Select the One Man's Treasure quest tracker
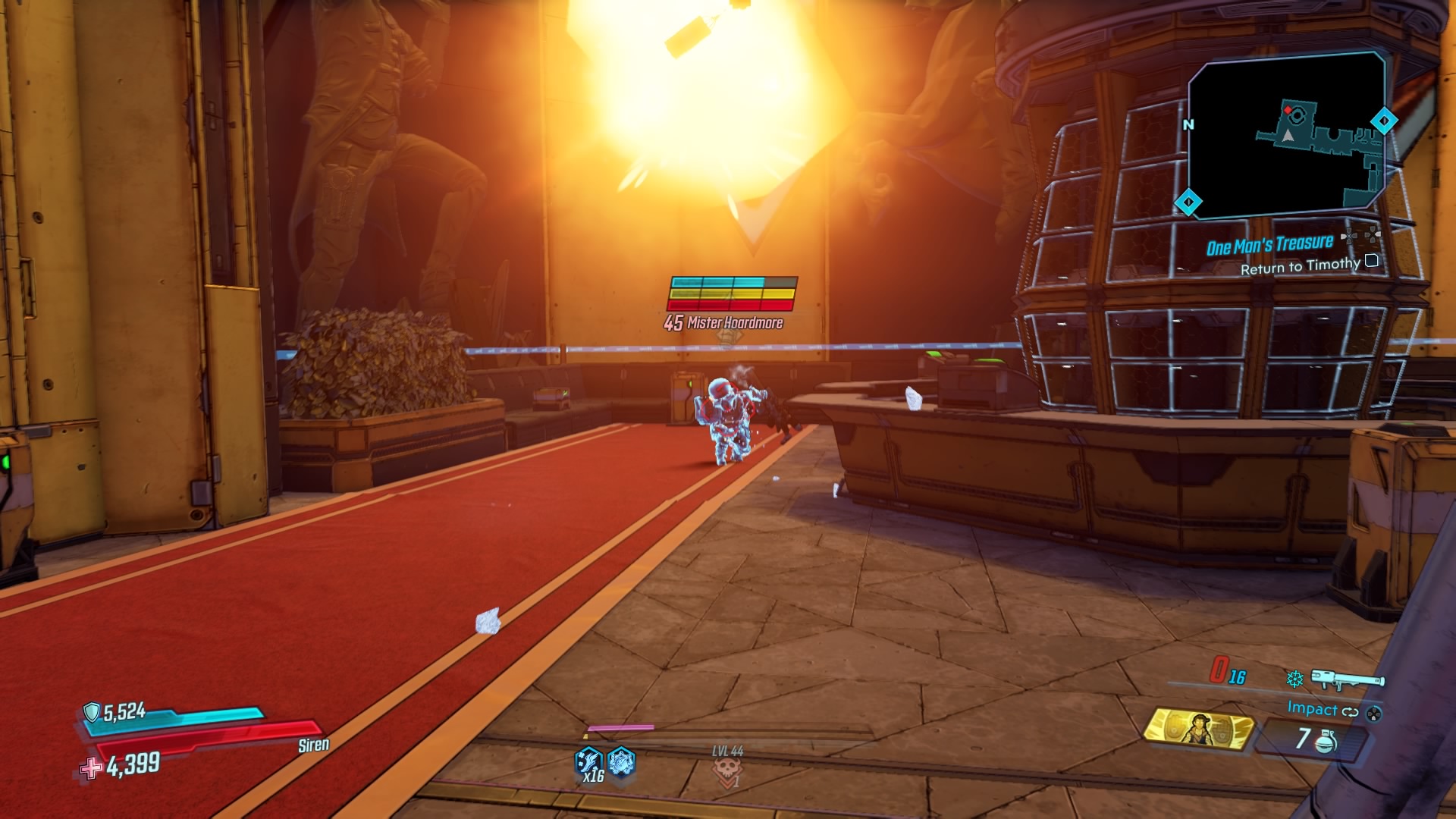 (1269, 245)
